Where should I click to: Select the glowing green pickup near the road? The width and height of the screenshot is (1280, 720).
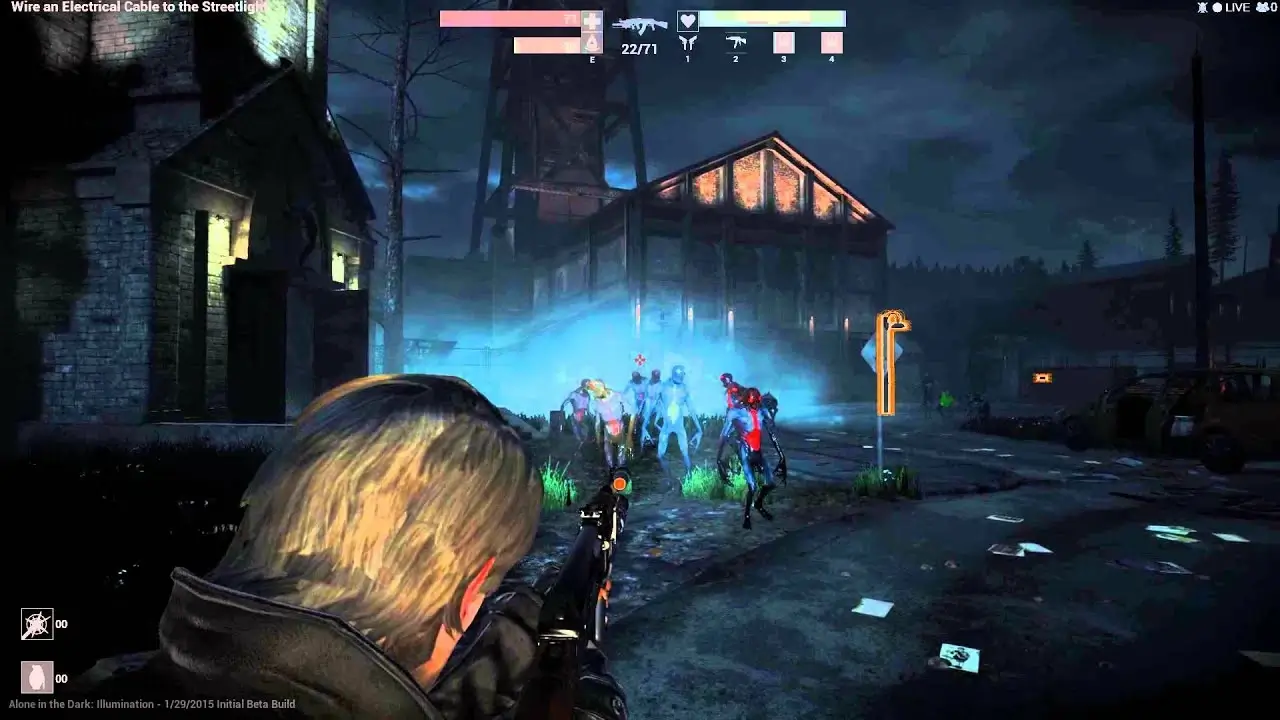(x=945, y=400)
